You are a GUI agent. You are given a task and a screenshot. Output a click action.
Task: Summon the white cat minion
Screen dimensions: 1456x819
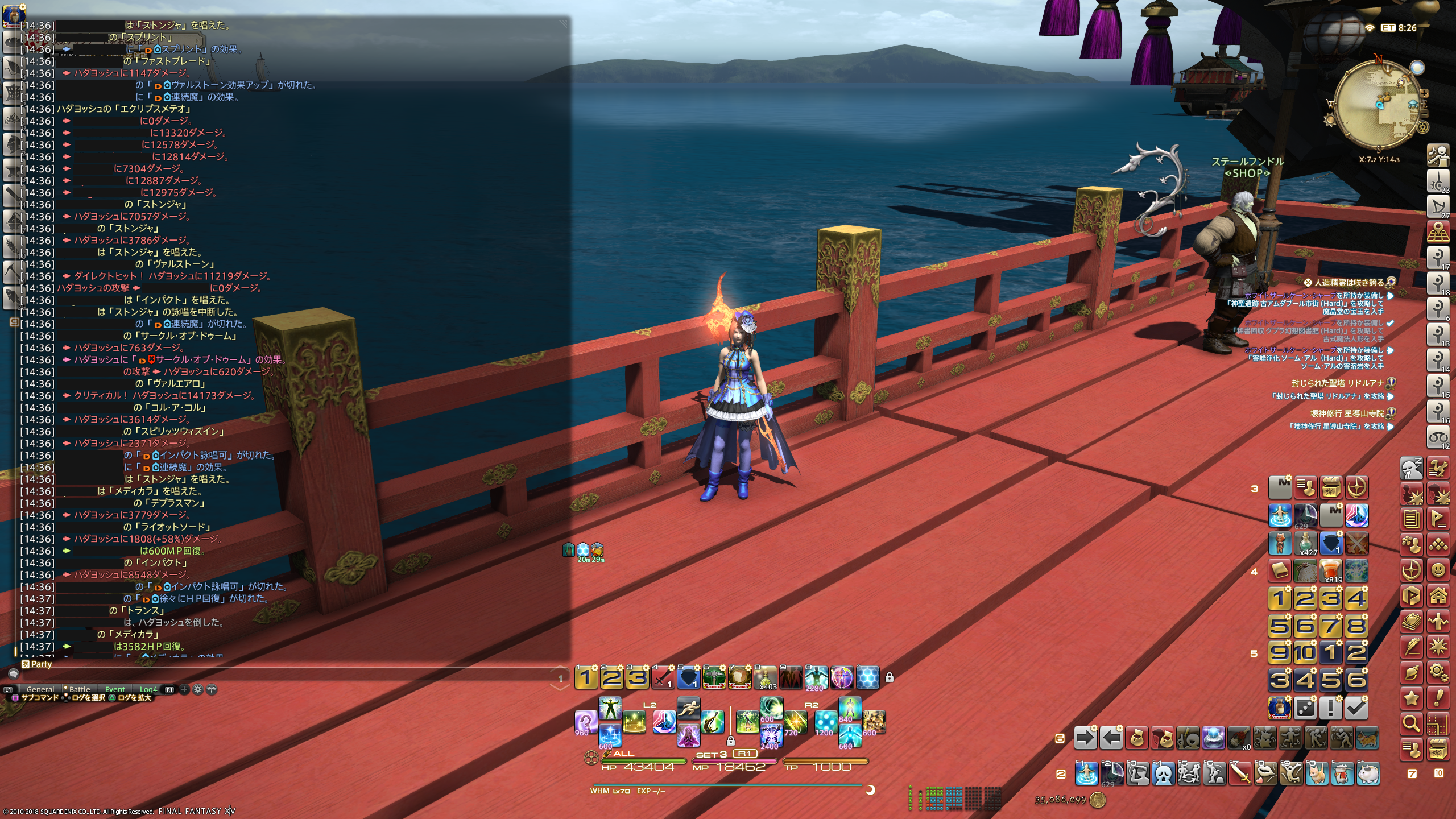[1368, 773]
